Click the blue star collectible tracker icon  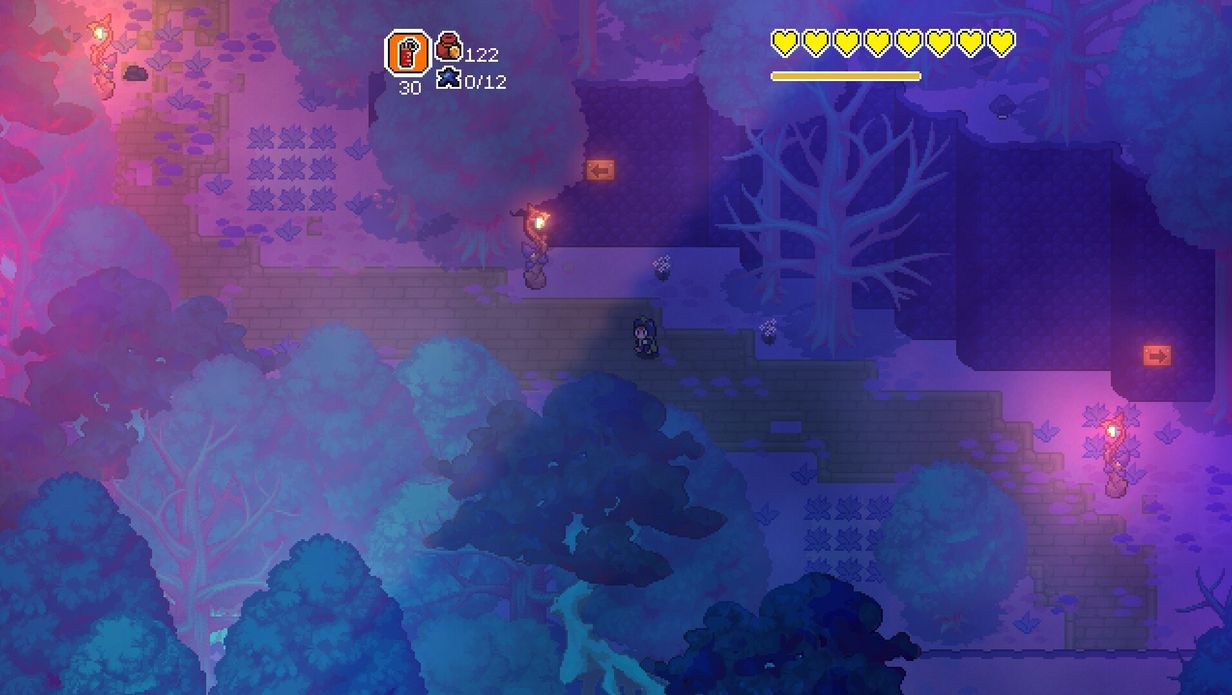click(x=448, y=78)
